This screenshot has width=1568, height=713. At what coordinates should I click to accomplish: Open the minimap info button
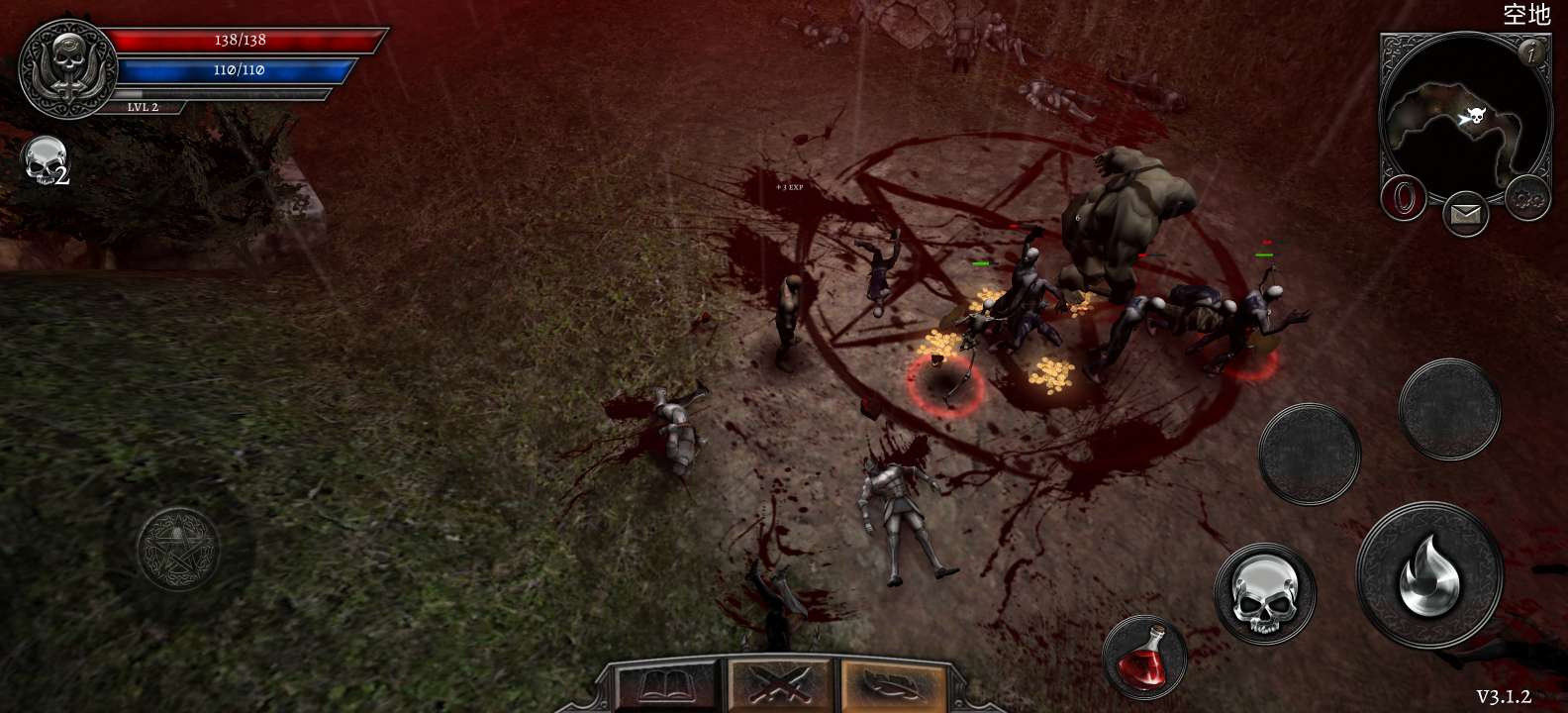coord(1532,52)
